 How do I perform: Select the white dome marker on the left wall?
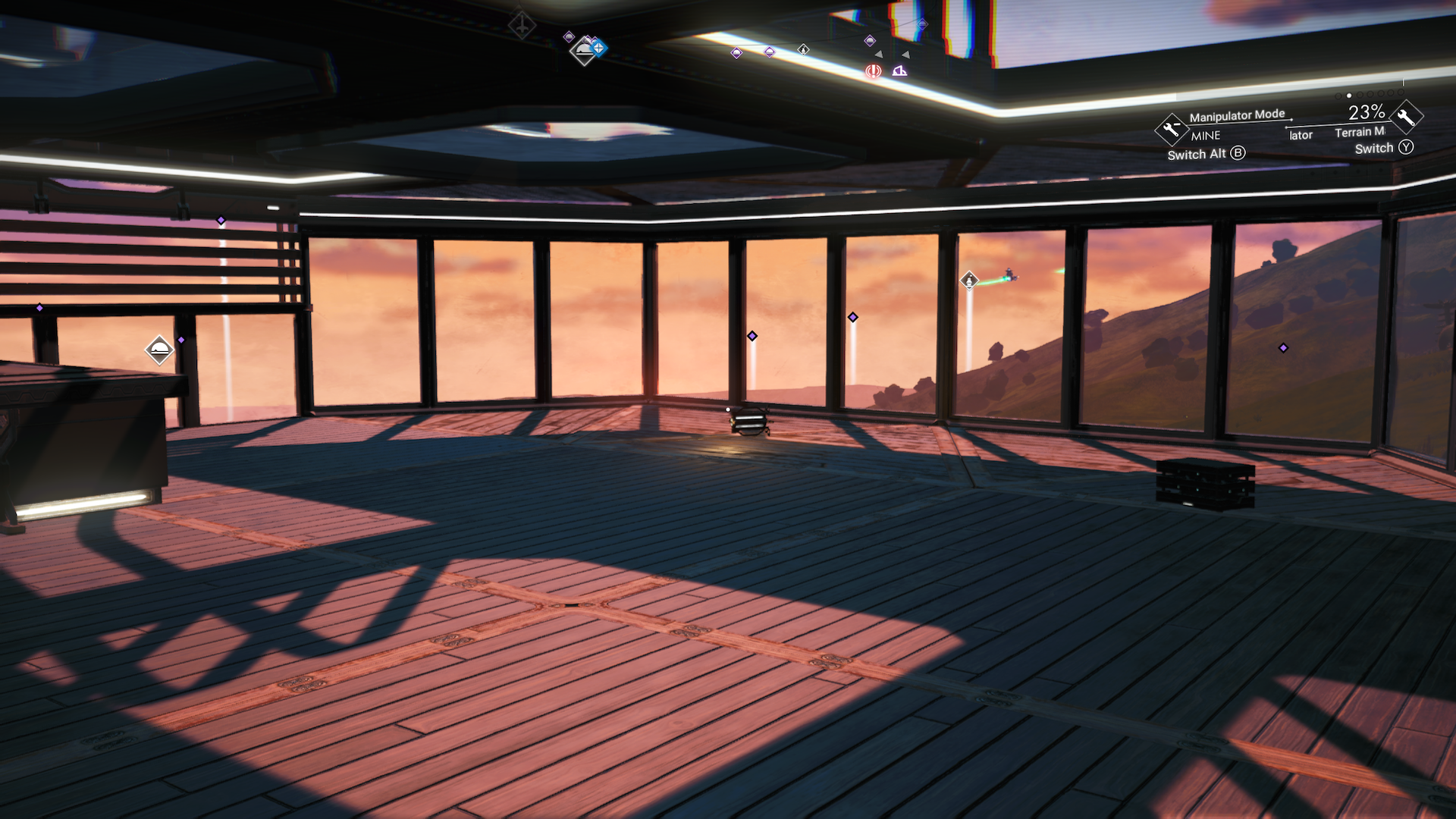point(159,351)
